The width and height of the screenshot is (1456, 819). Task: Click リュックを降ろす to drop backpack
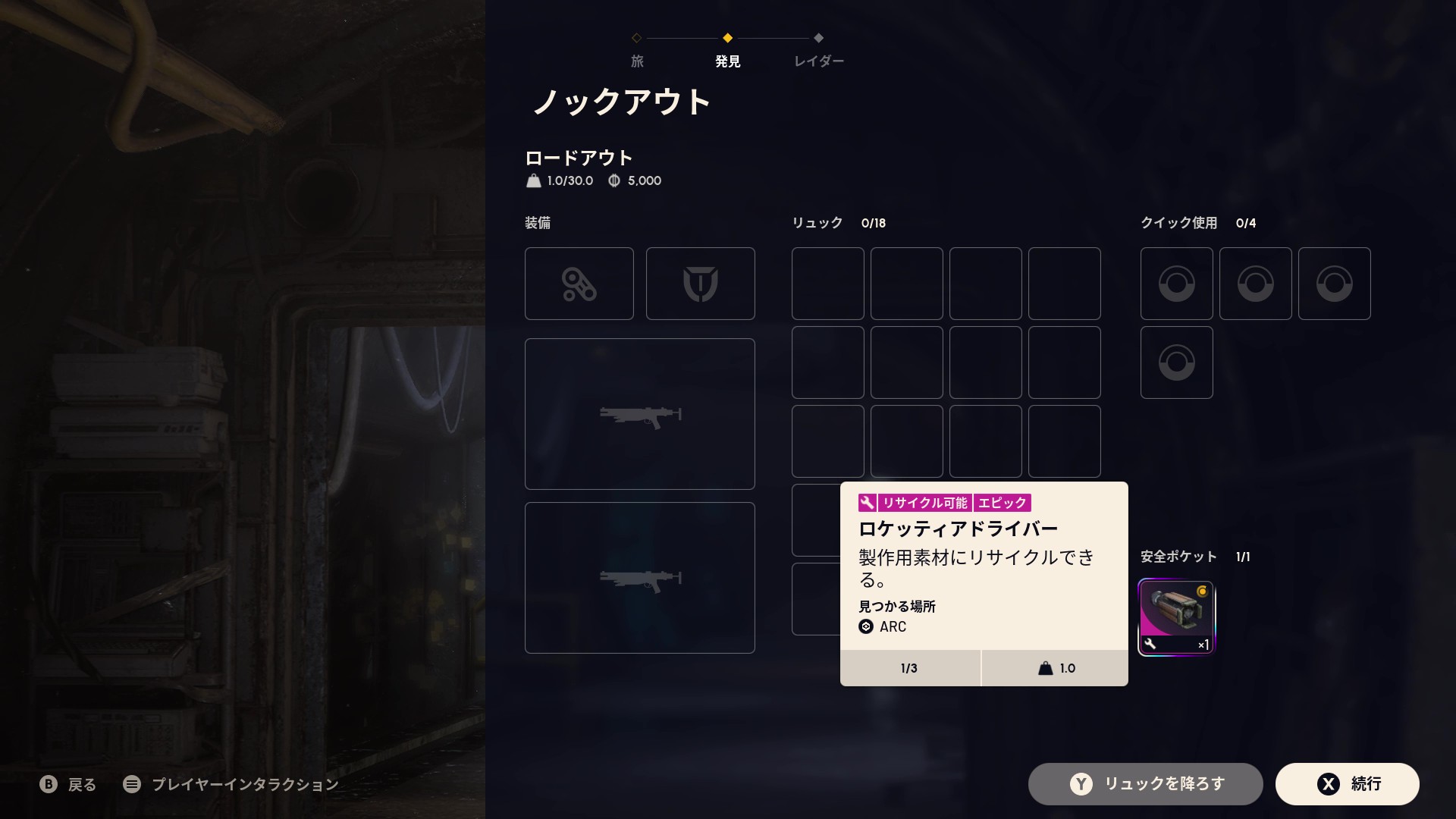[1145, 783]
